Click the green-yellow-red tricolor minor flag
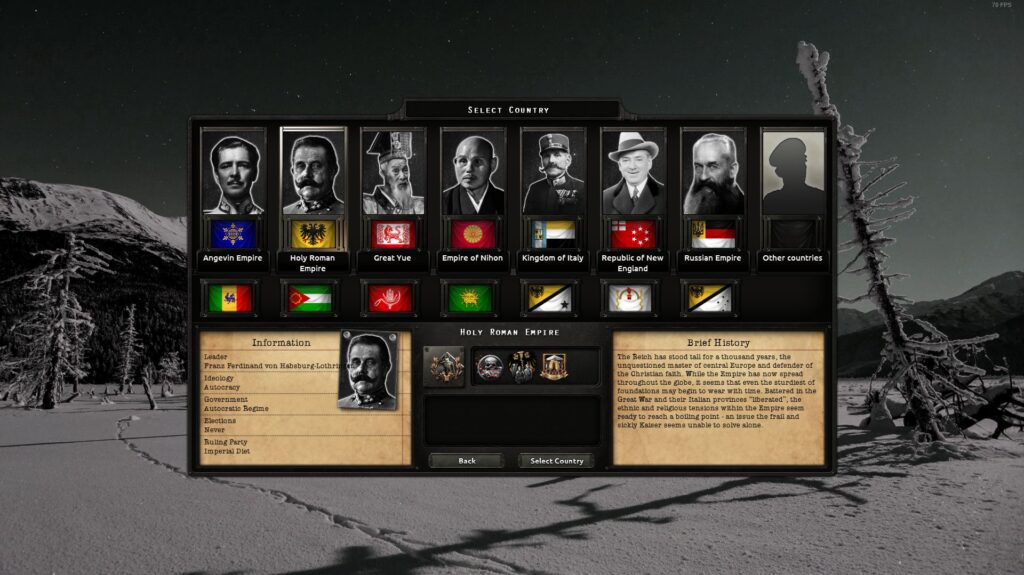 (229, 298)
